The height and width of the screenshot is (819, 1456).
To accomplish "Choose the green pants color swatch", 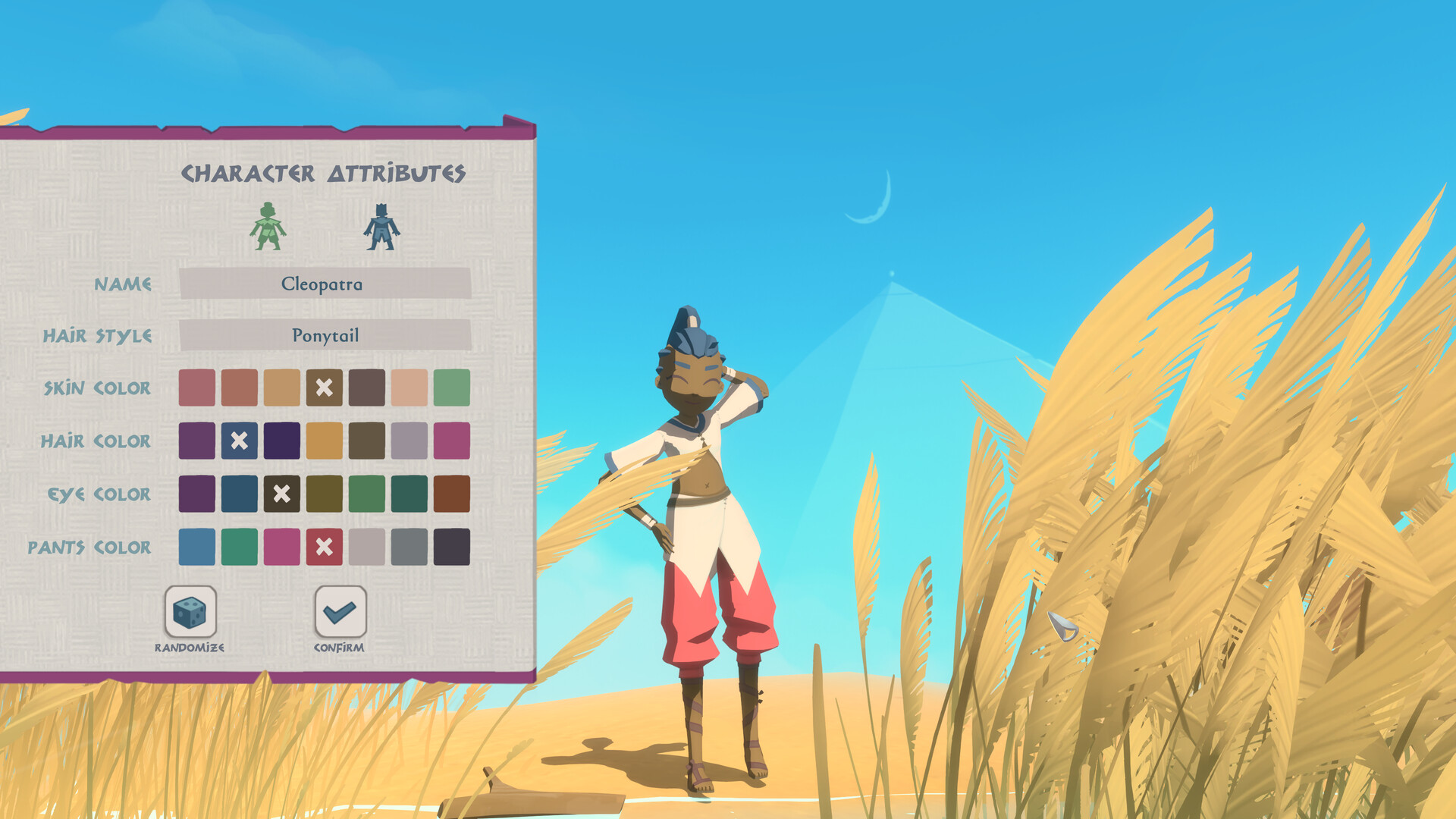I will 240,547.
